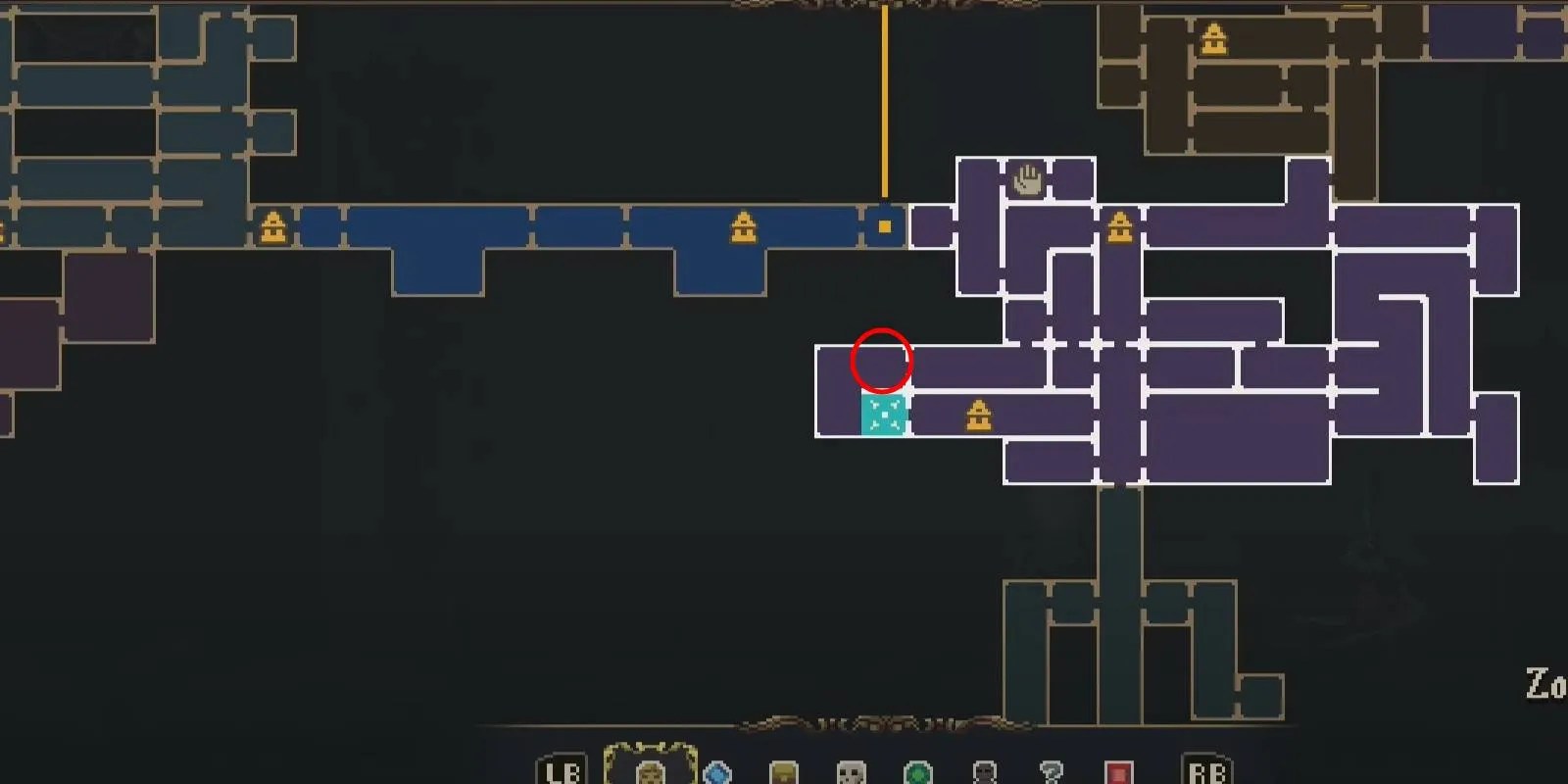Image resolution: width=1568 pixels, height=784 pixels.
Task: Switch map page with the RB bumper
Action: tap(1207, 771)
